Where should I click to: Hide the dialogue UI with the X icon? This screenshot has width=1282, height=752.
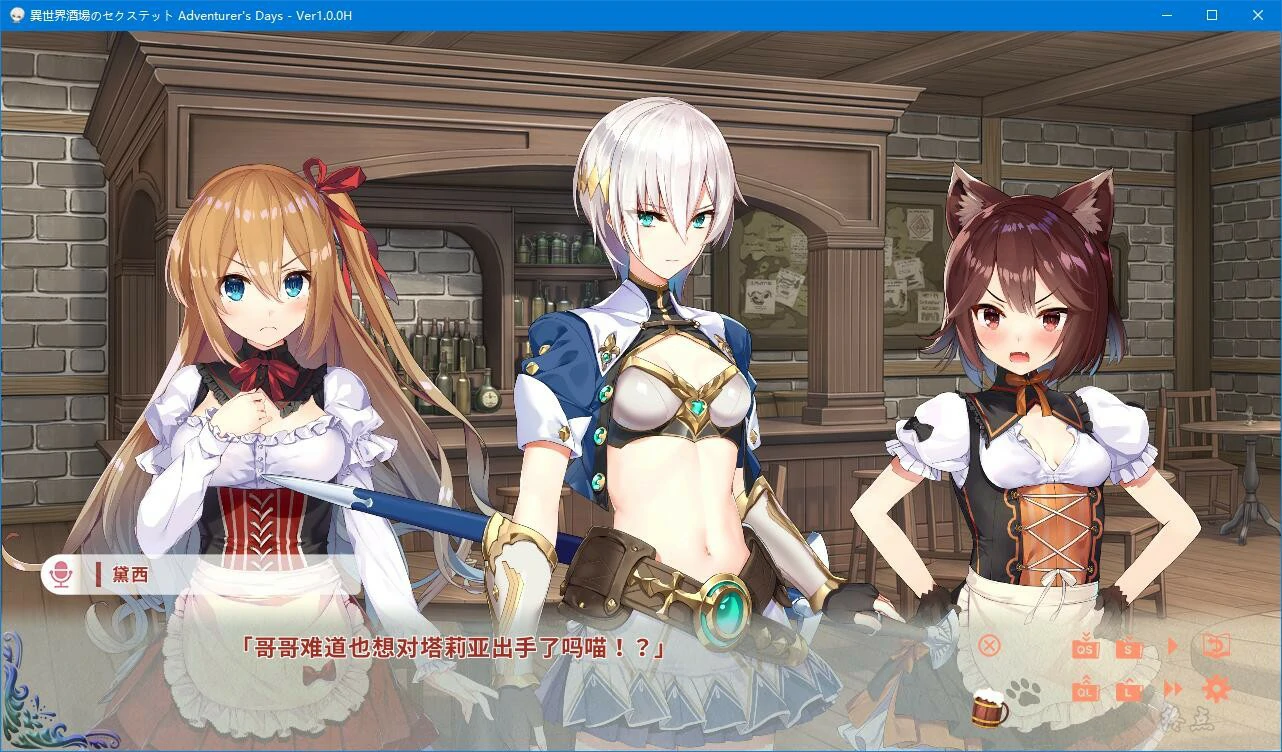[x=989, y=645]
